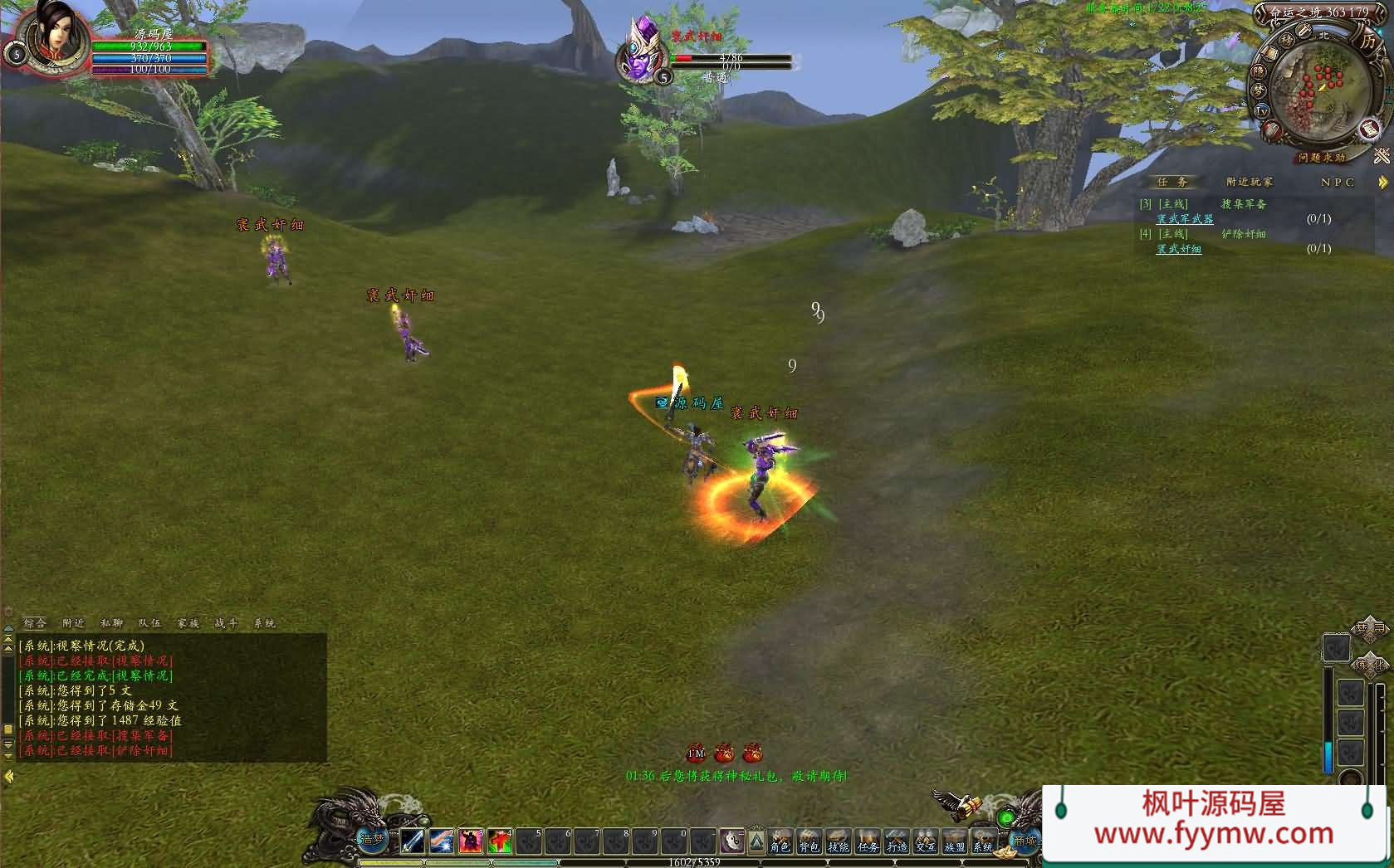The image size is (1394, 868).
Task: Click the 窦武奸细 quest target link
Action: coord(1178,249)
